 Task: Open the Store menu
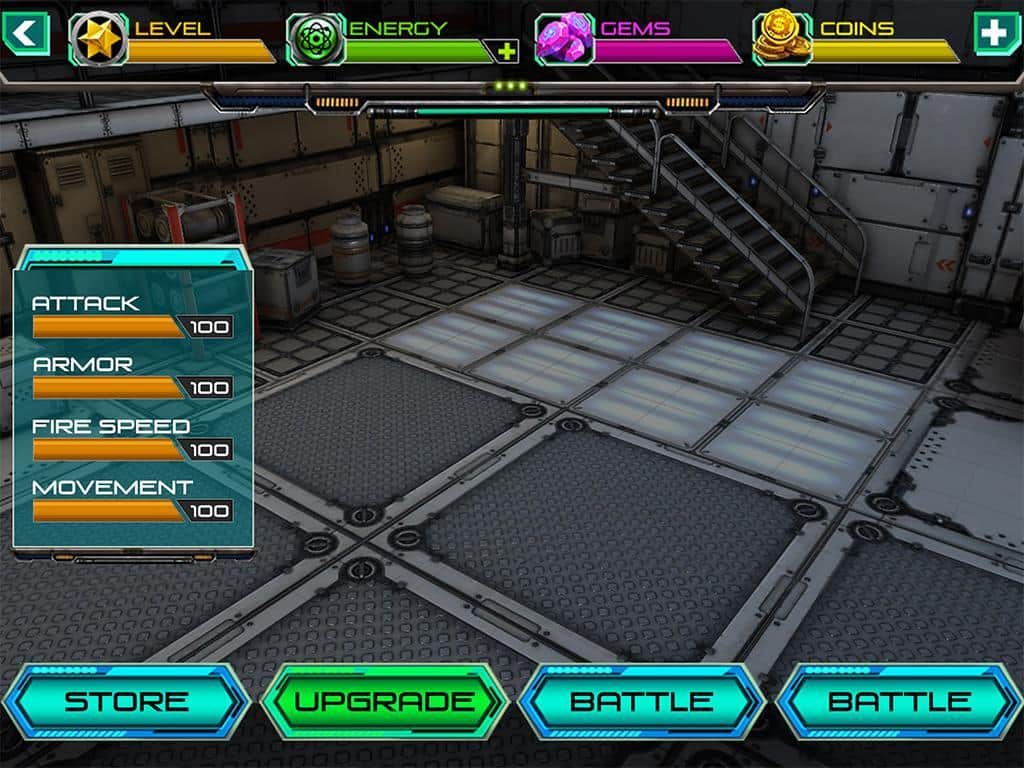coord(125,701)
